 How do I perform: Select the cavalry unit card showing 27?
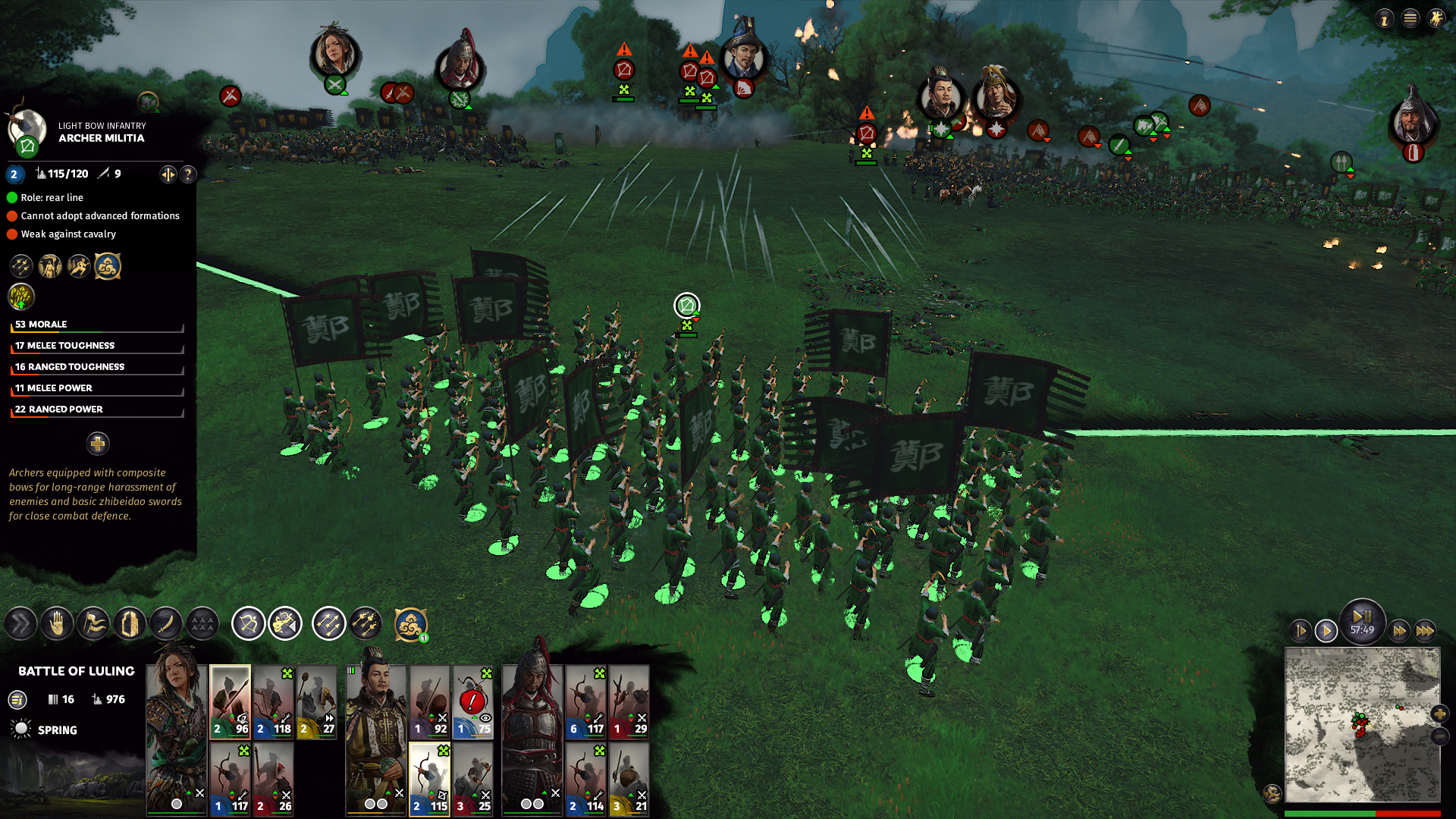click(x=317, y=701)
